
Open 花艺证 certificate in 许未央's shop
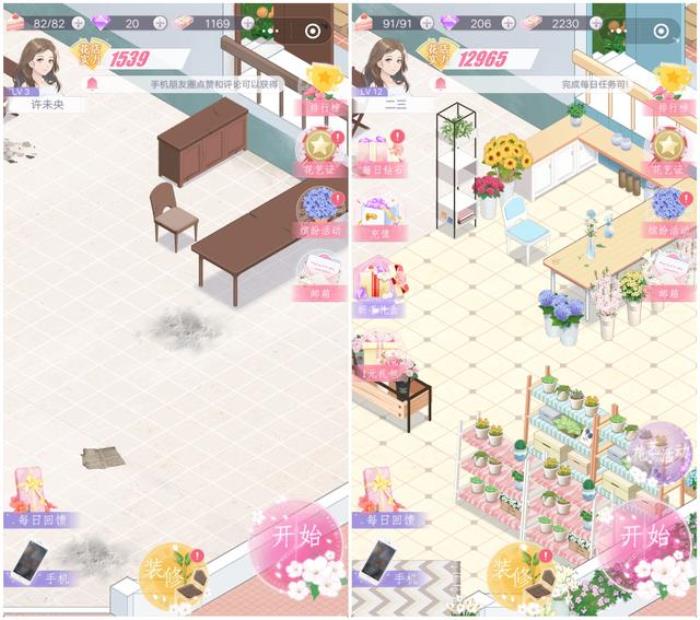coord(322,152)
